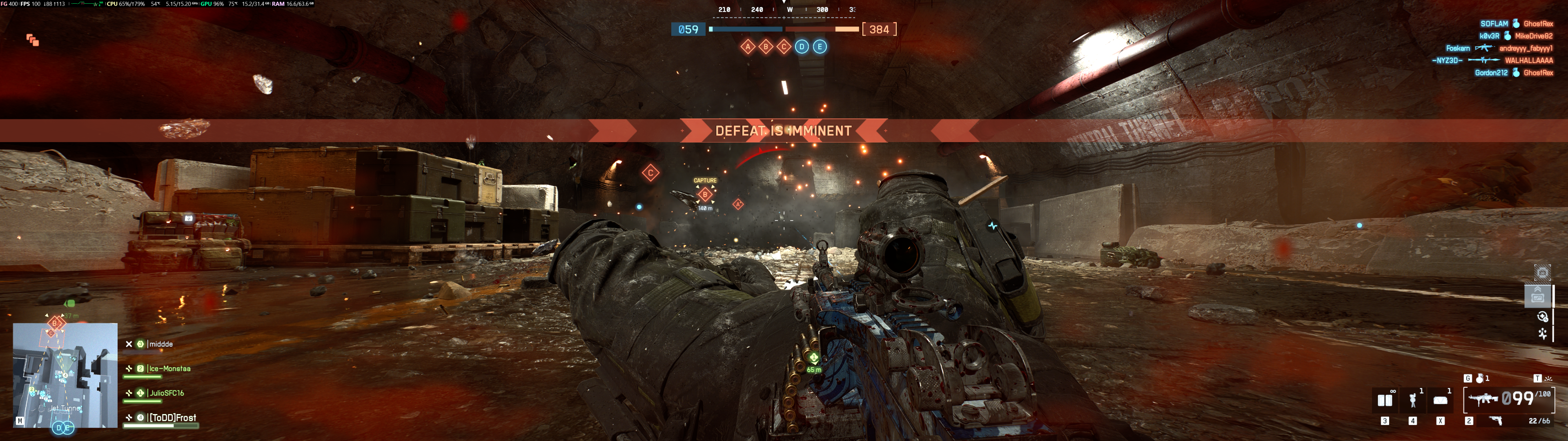
Task: Open the minimap in the corner
Action: (x=65, y=374)
